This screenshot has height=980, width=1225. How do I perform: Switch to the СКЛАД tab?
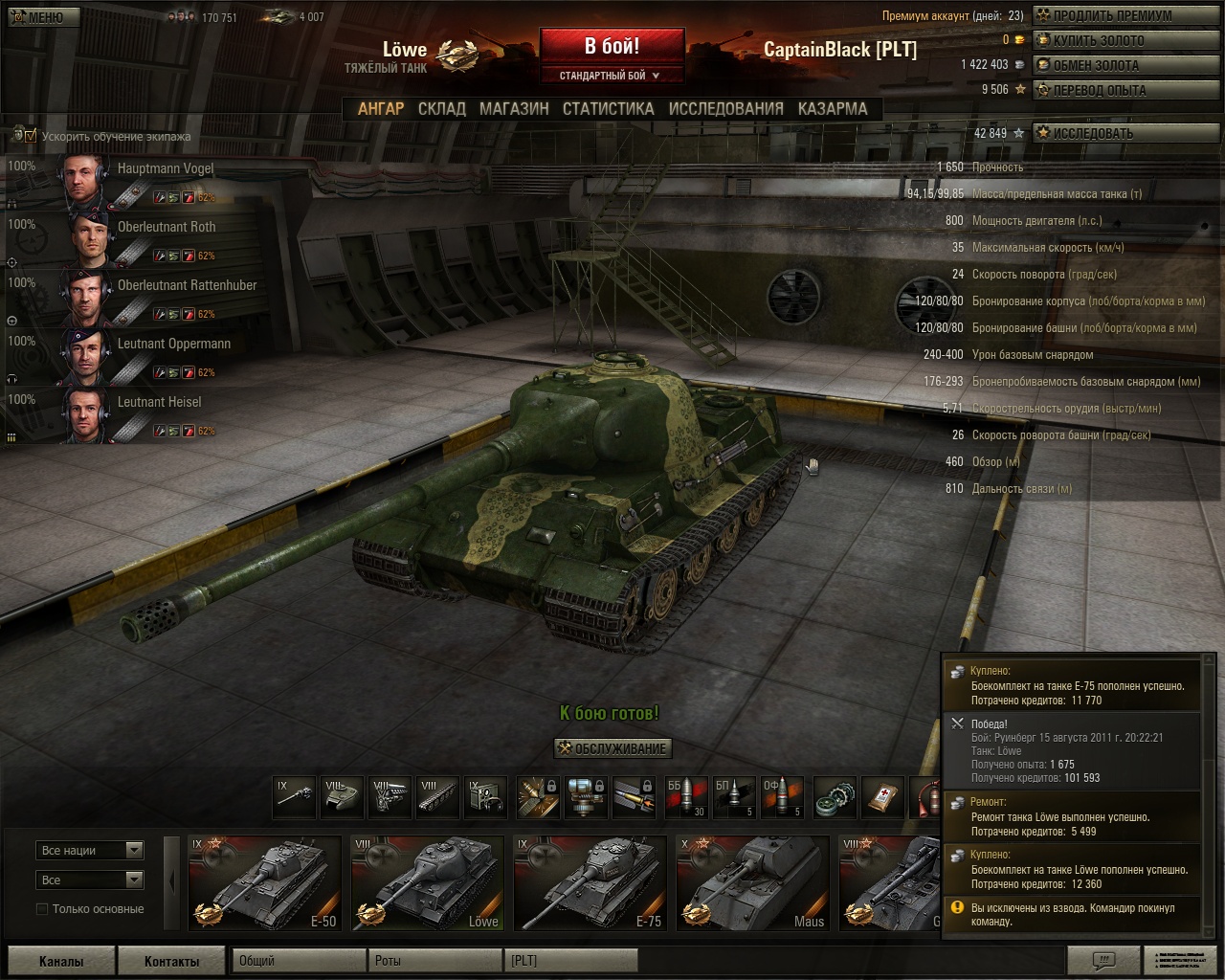441,109
